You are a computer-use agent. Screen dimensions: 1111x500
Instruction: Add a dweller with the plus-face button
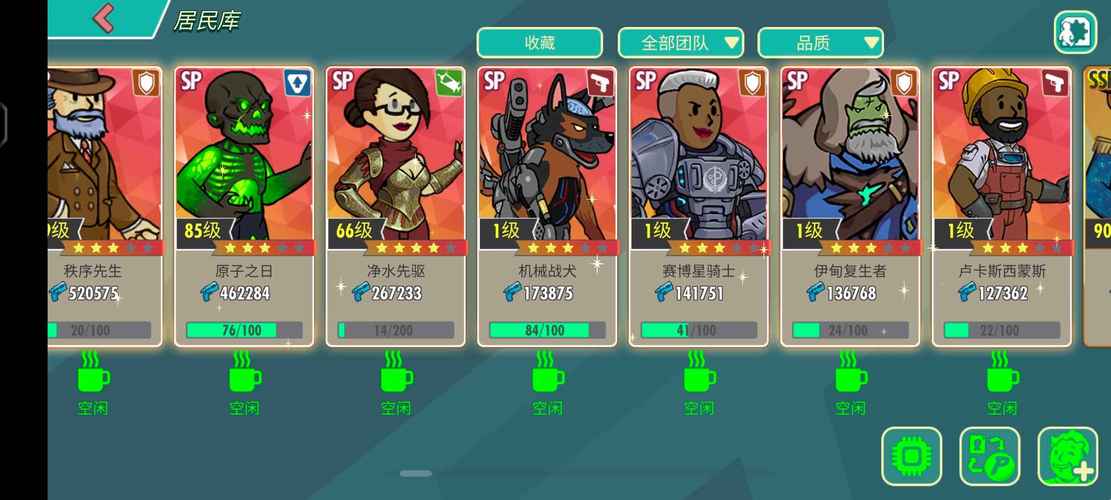pyautogui.click(x=1067, y=457)
